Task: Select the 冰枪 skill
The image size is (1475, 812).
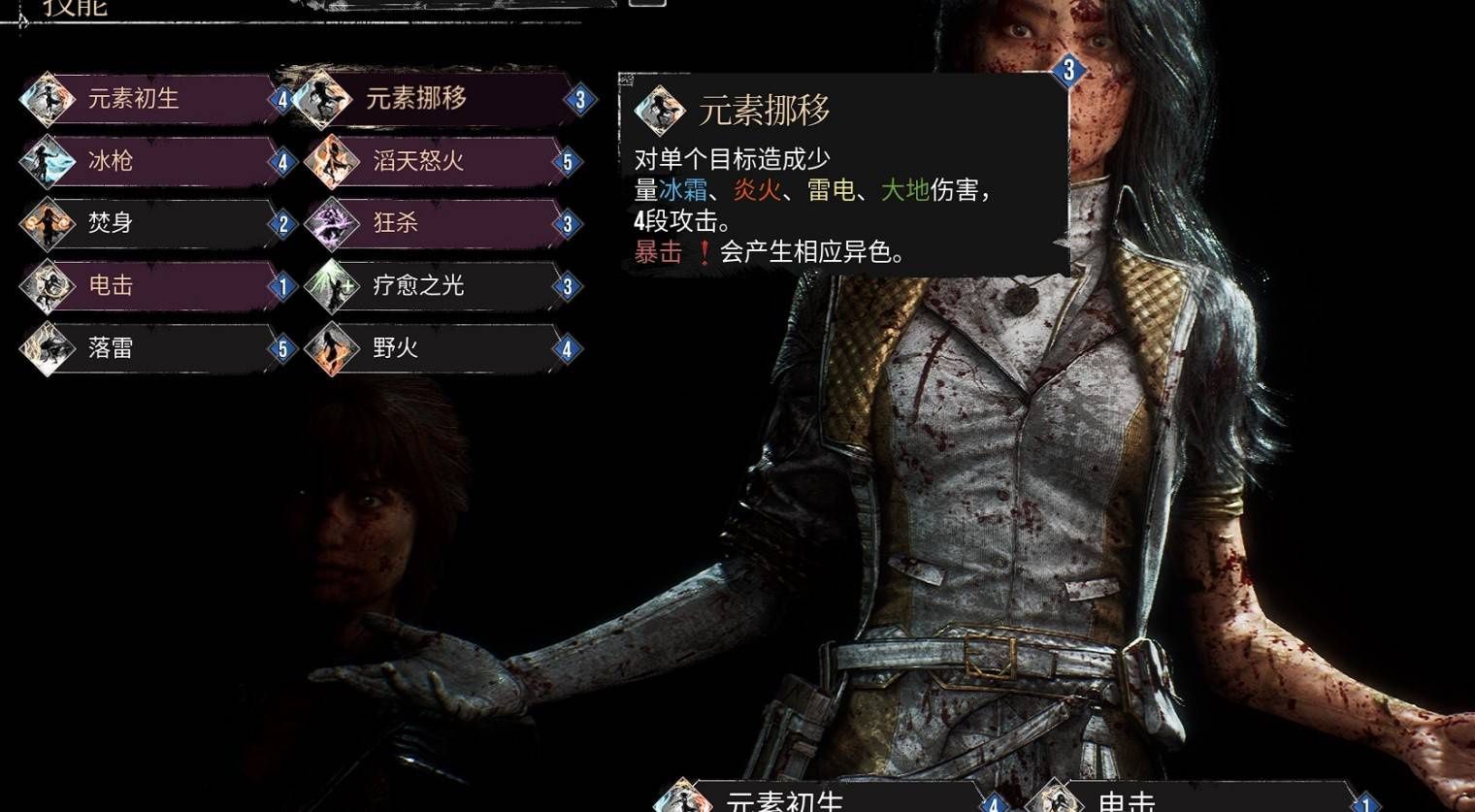Action: pos(155,161)
